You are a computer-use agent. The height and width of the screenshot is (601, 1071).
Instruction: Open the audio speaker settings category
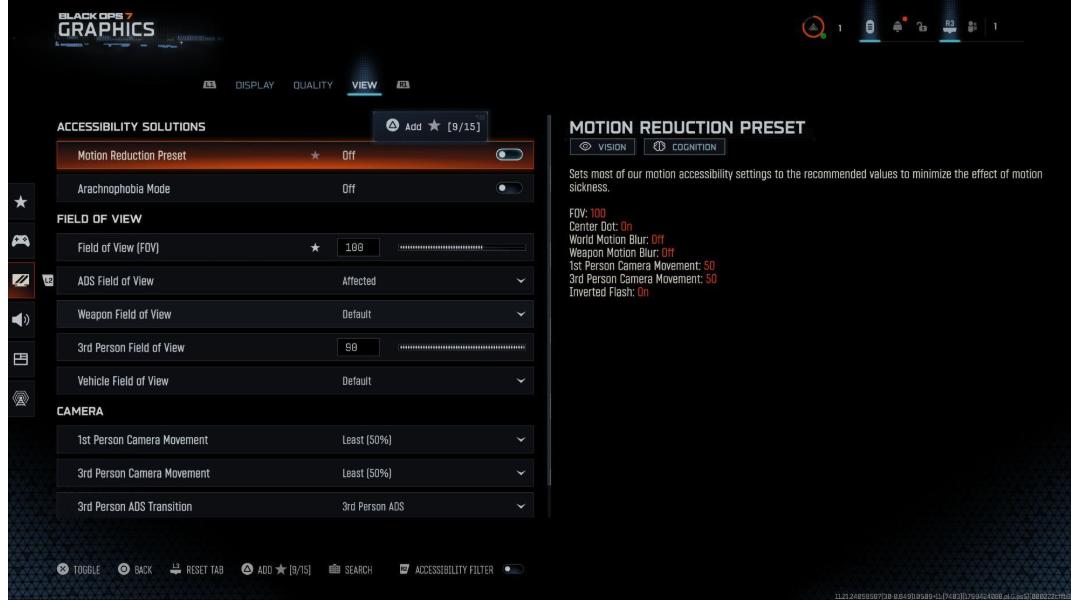(x=19, y=320)
